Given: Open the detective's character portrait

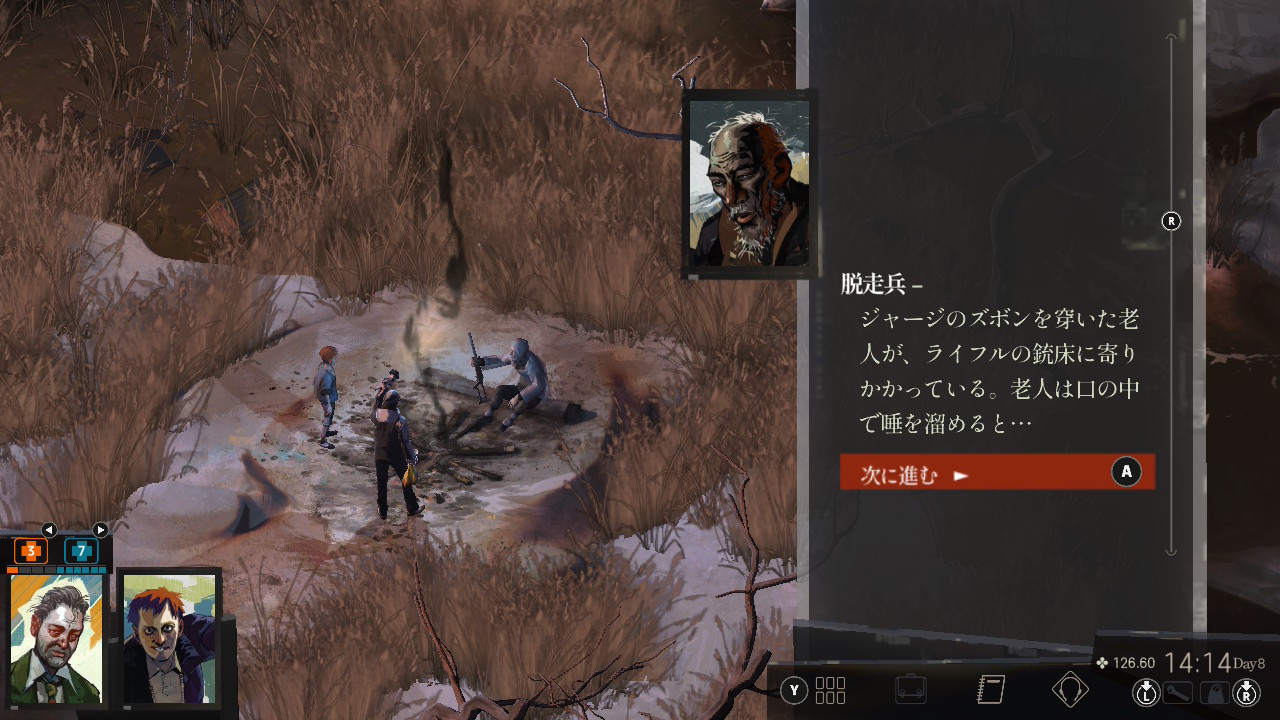Looking at the screenshot, I should 56,638.
